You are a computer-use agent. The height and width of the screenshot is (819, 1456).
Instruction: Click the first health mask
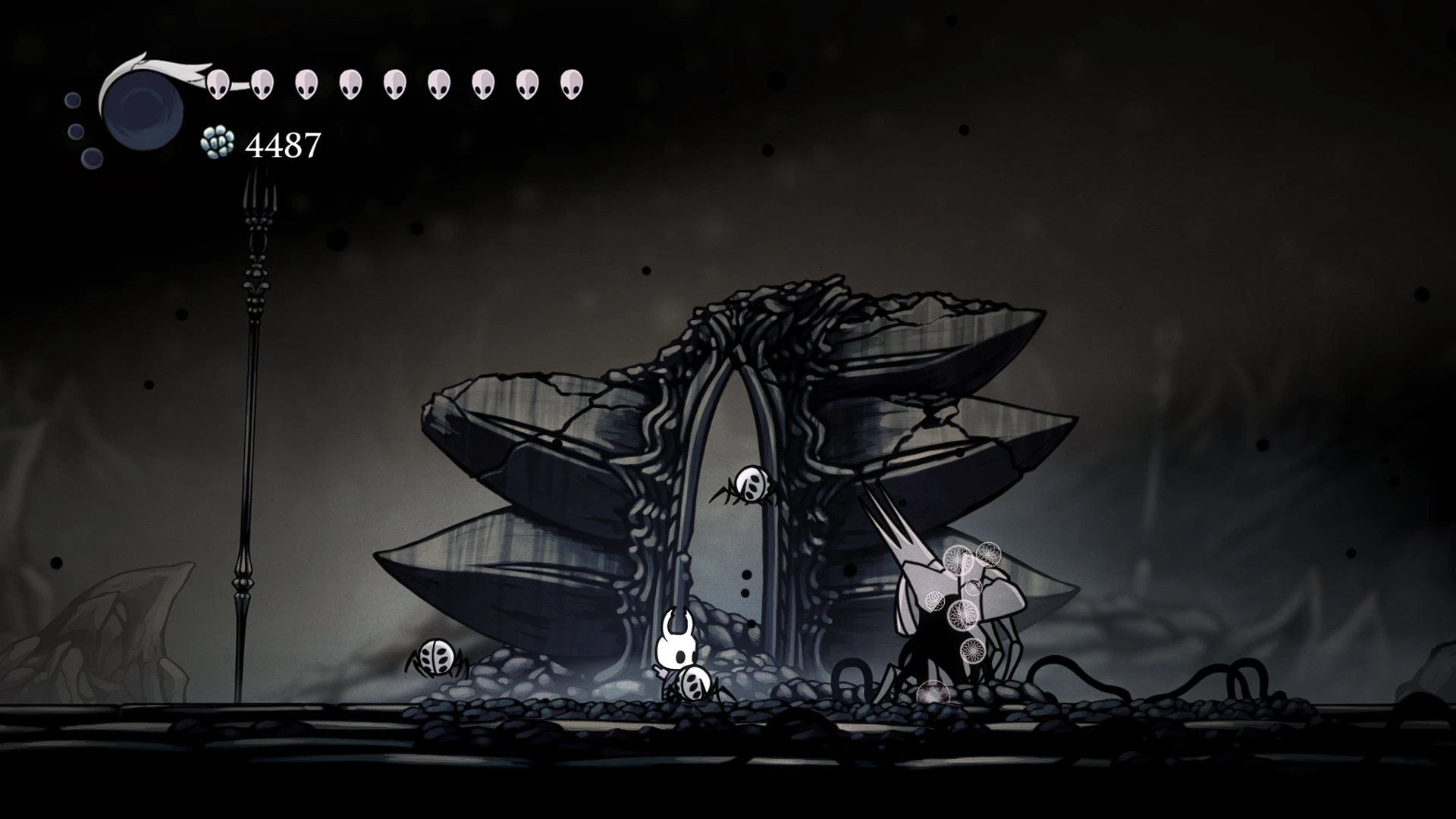[x=219, y=82]
